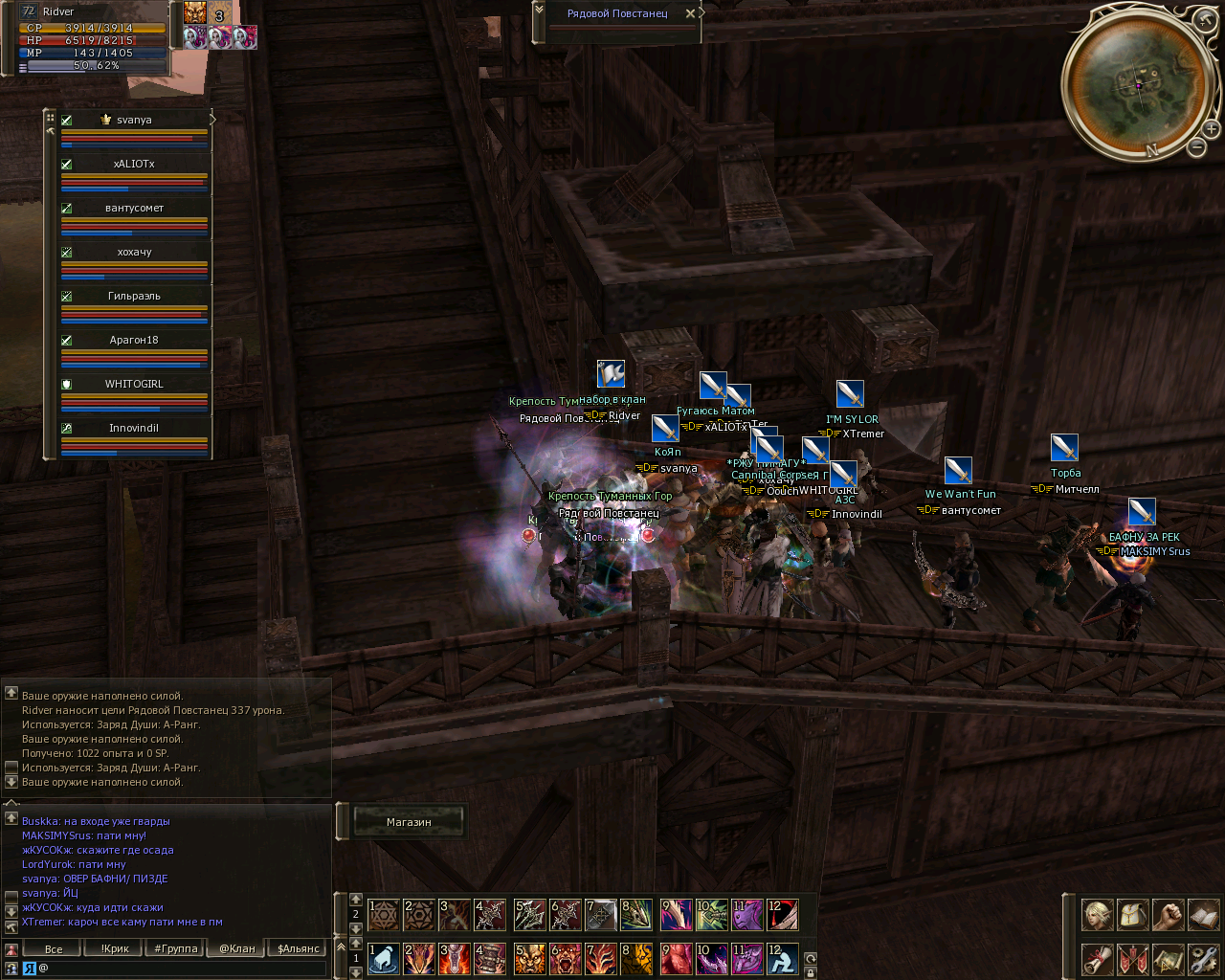Image resolution: width=1225 pixels, height=980 pixels.
Task: Open the skills book icon
Action: pyautogui.click(x=1203, y=914)
